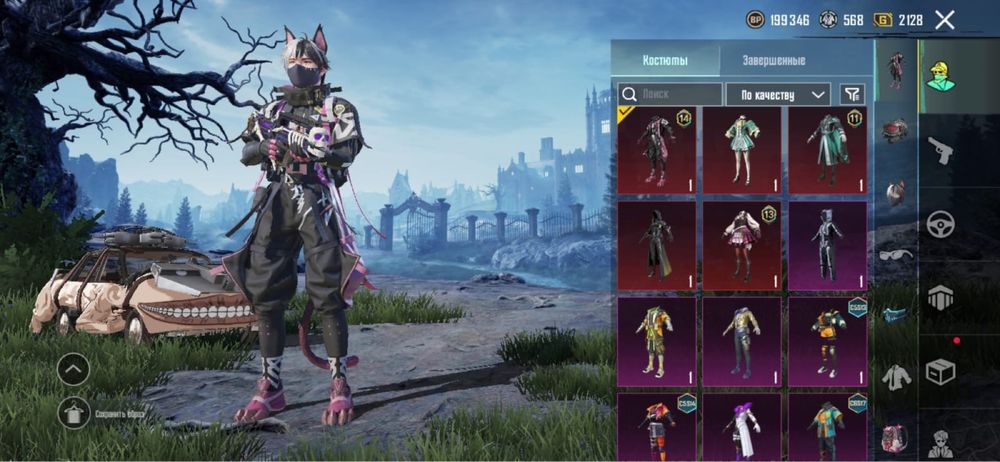Click the Сохранить образ hanger button
The width and height of the screenshot is (1000, 462).
[x=74, y=412]
